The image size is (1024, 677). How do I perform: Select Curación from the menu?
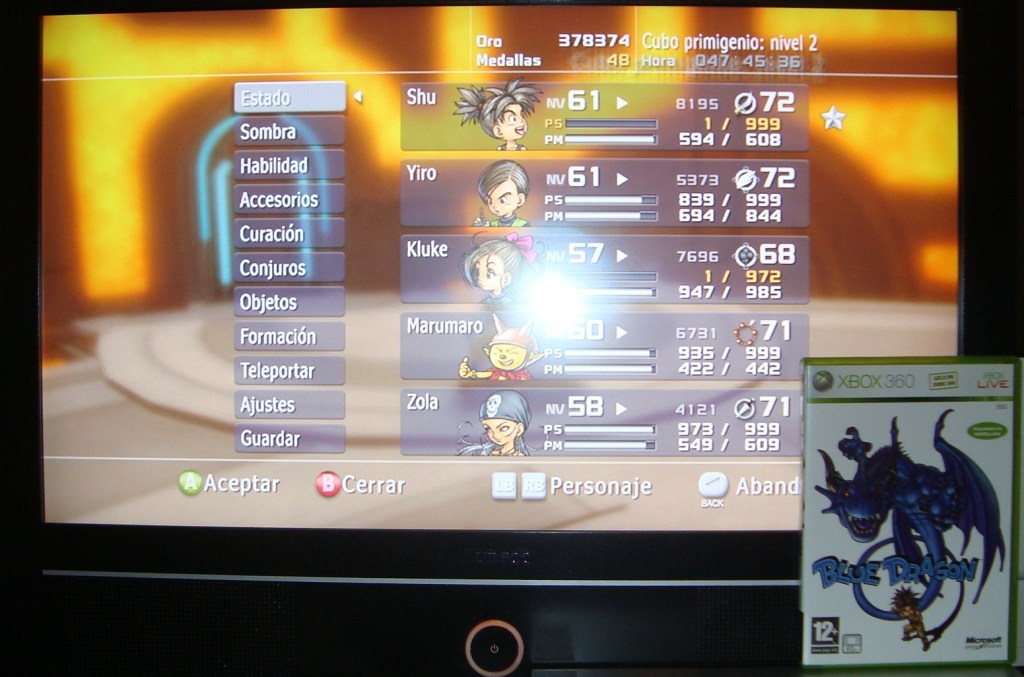click(289, 234)
